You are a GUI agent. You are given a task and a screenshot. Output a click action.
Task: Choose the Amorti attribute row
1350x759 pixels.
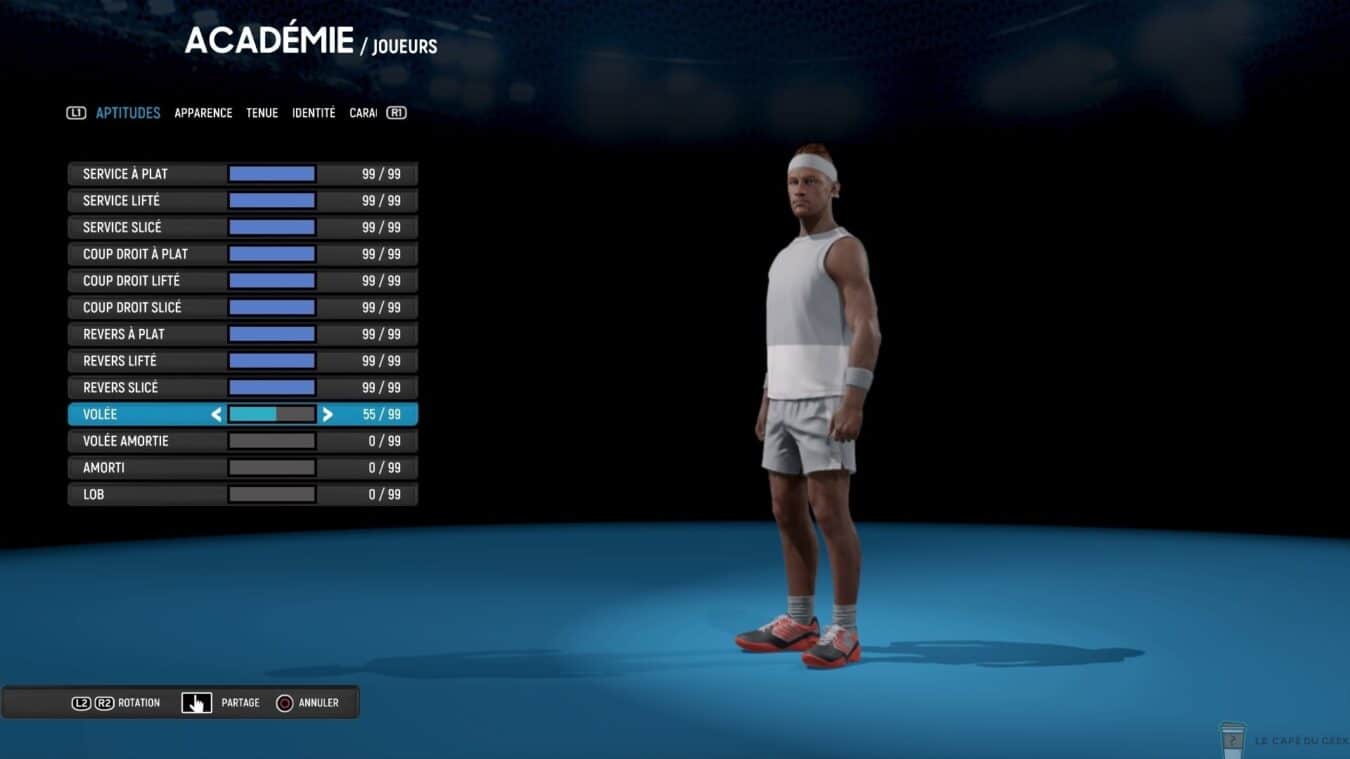pos(242,468)
